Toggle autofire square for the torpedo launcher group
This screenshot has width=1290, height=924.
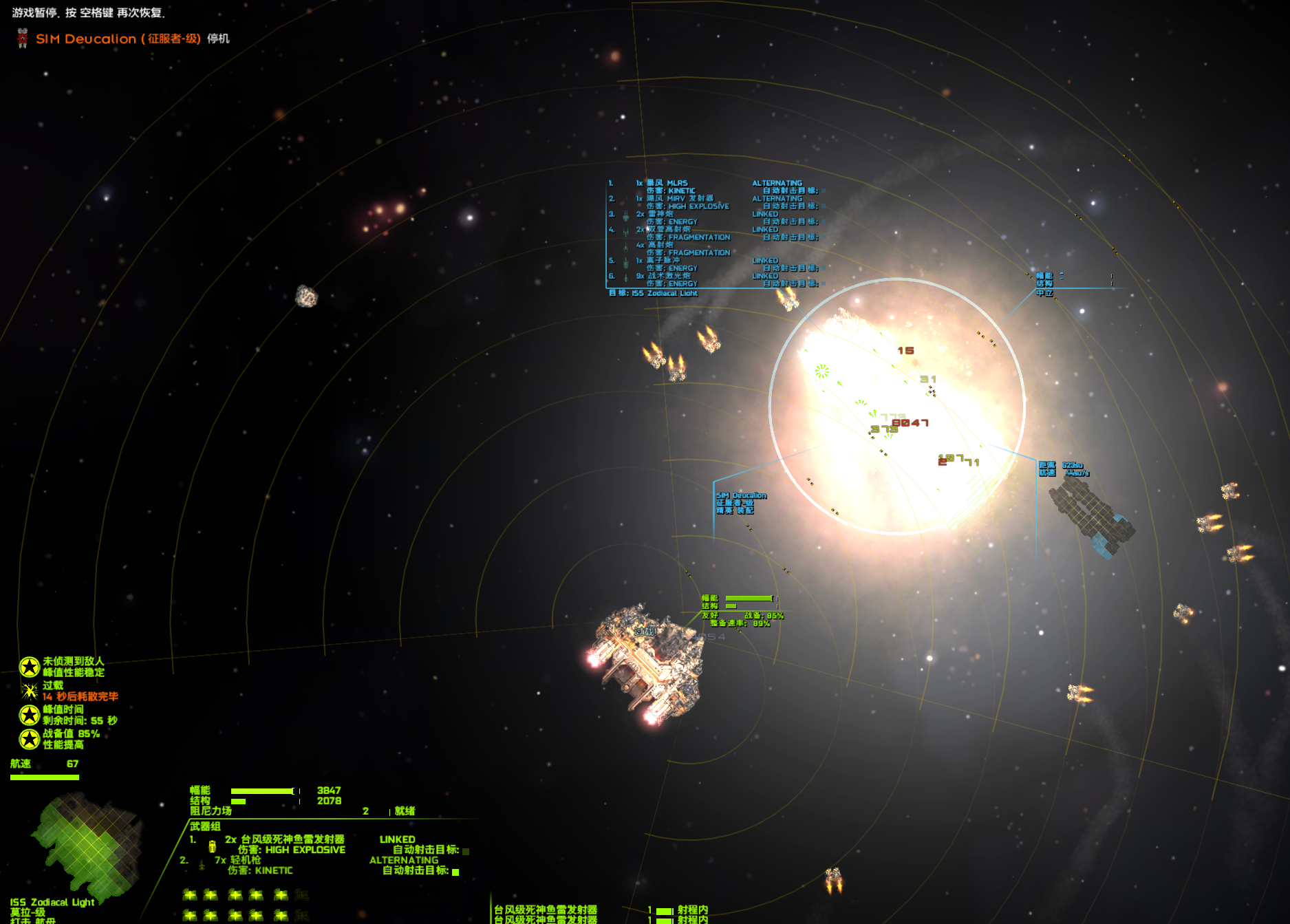466,851
